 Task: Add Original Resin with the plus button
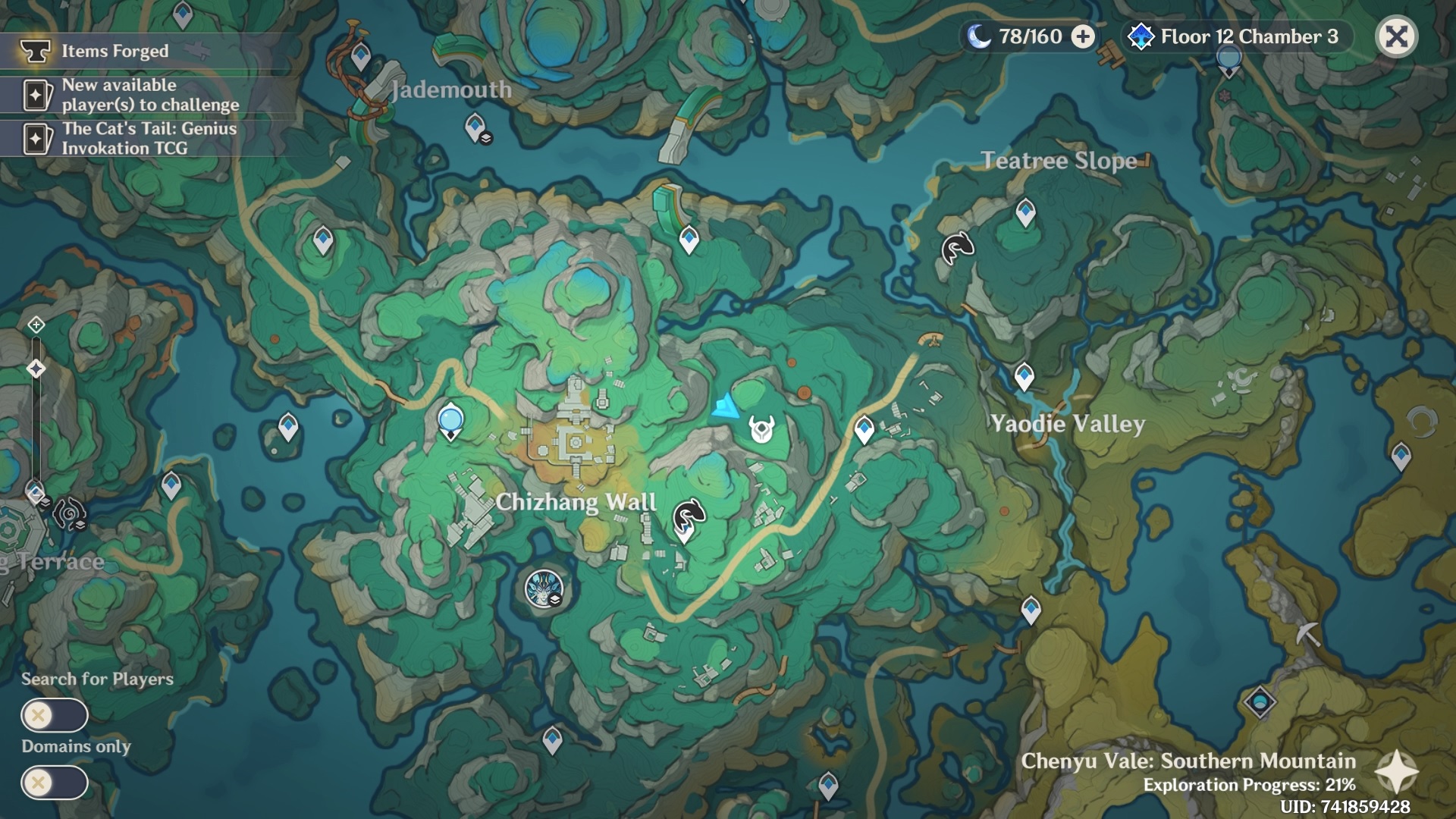tap(1083, 36)
